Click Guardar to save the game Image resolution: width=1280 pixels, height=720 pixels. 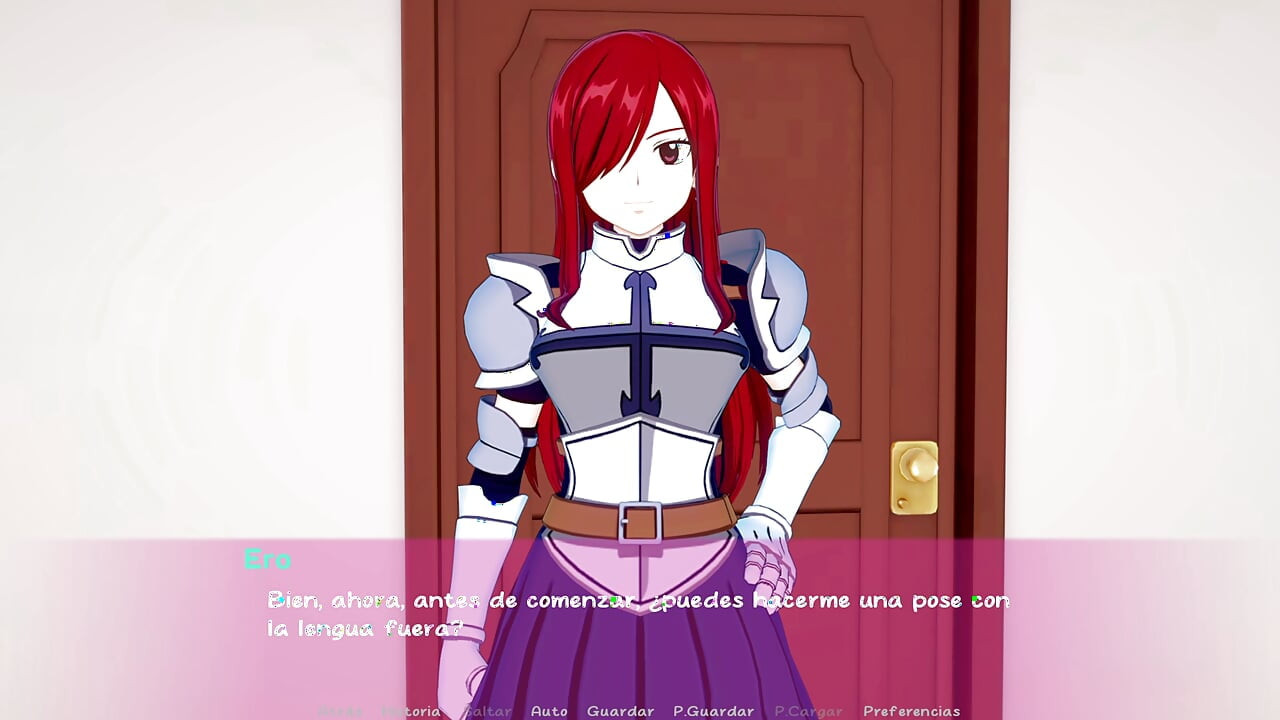pyautogui.click(x=621, y=712)
